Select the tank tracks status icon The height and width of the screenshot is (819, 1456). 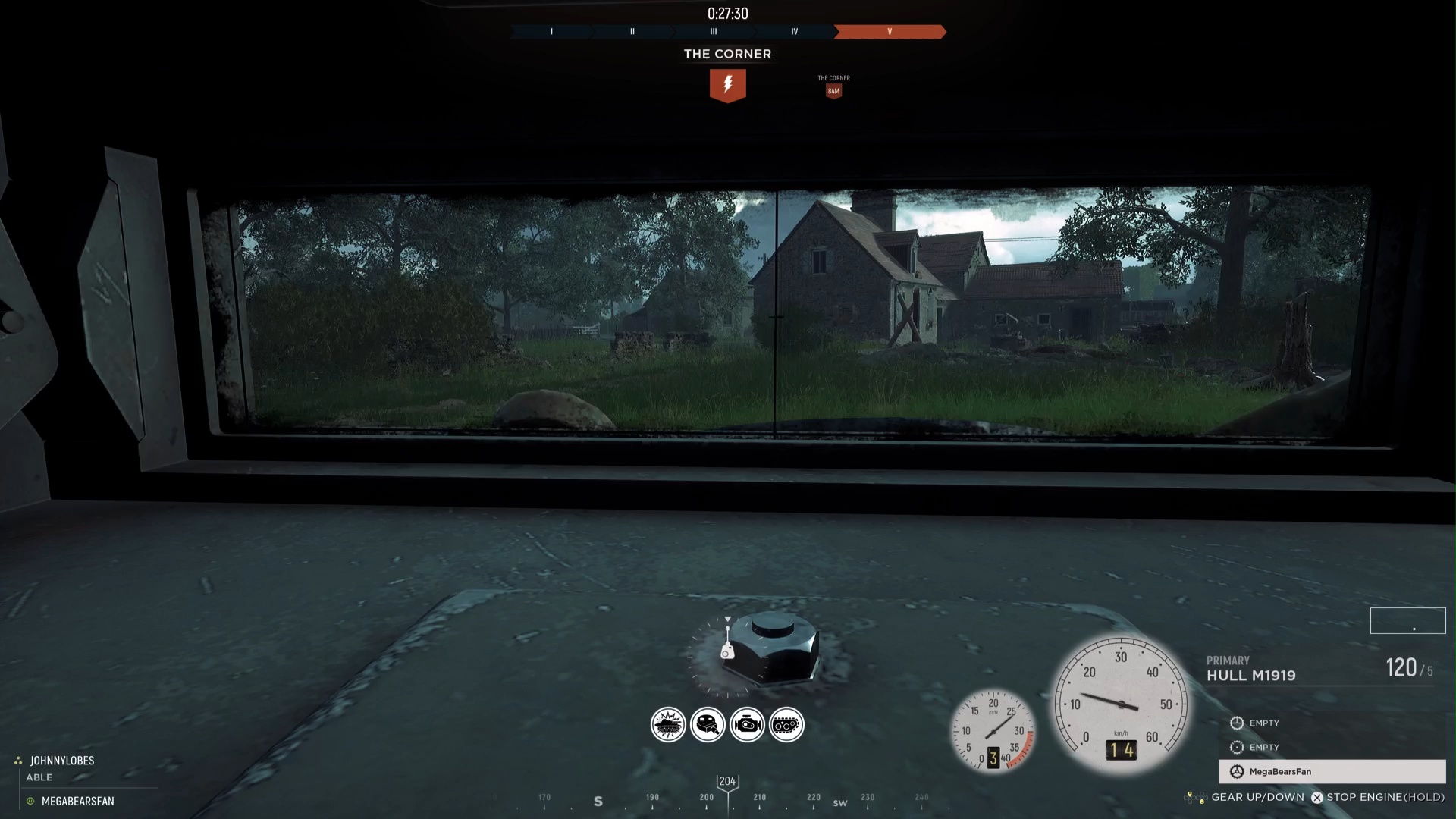point(786,725)
